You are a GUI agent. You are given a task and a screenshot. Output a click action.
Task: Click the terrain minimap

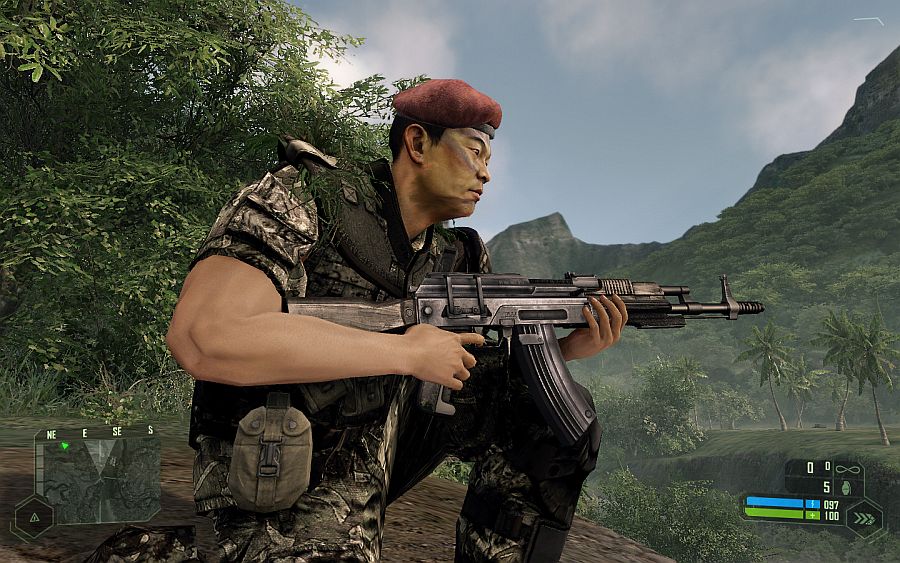[100, 479]
